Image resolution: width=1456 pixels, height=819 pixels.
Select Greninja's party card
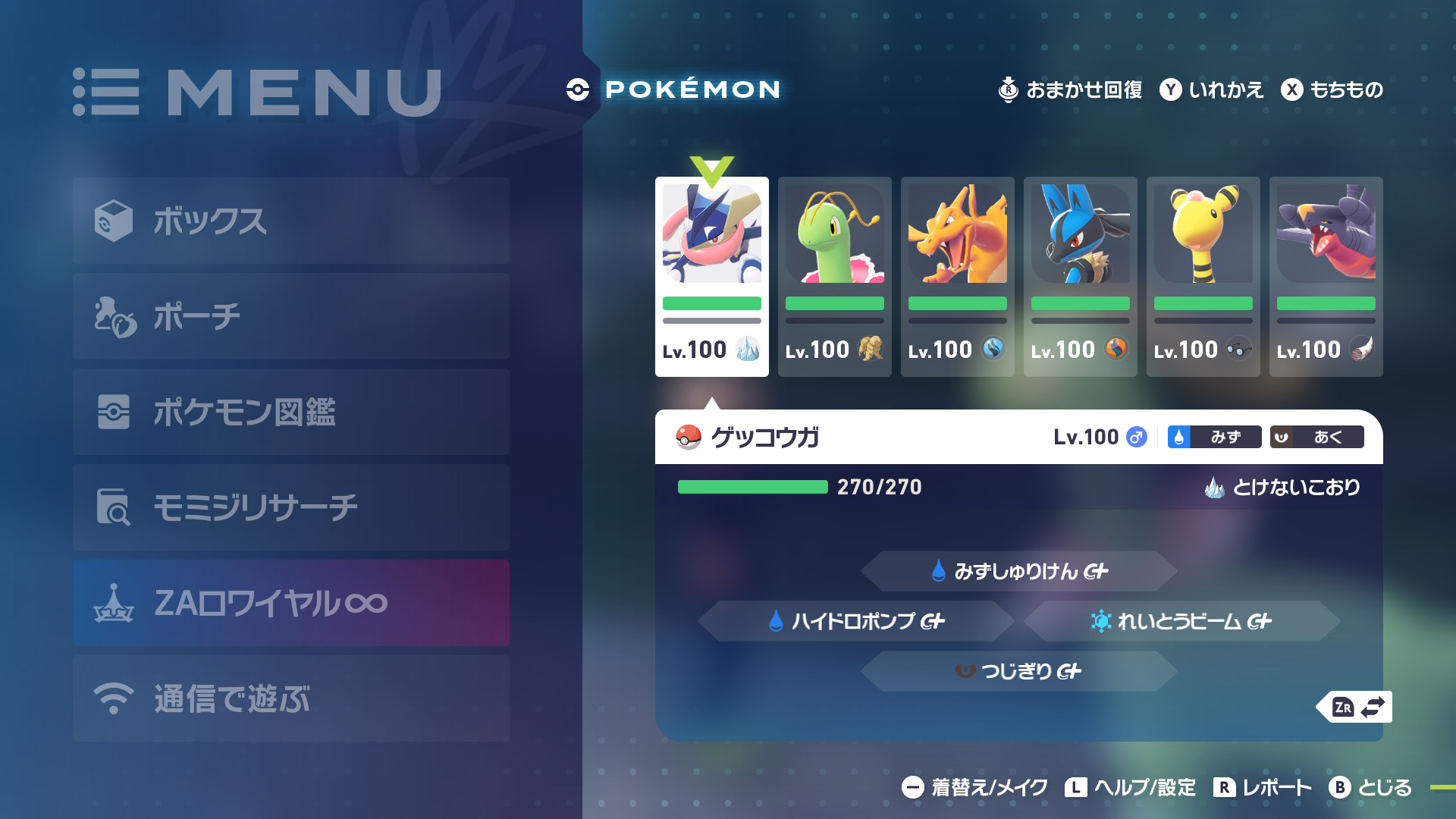[x=711, y=277]
